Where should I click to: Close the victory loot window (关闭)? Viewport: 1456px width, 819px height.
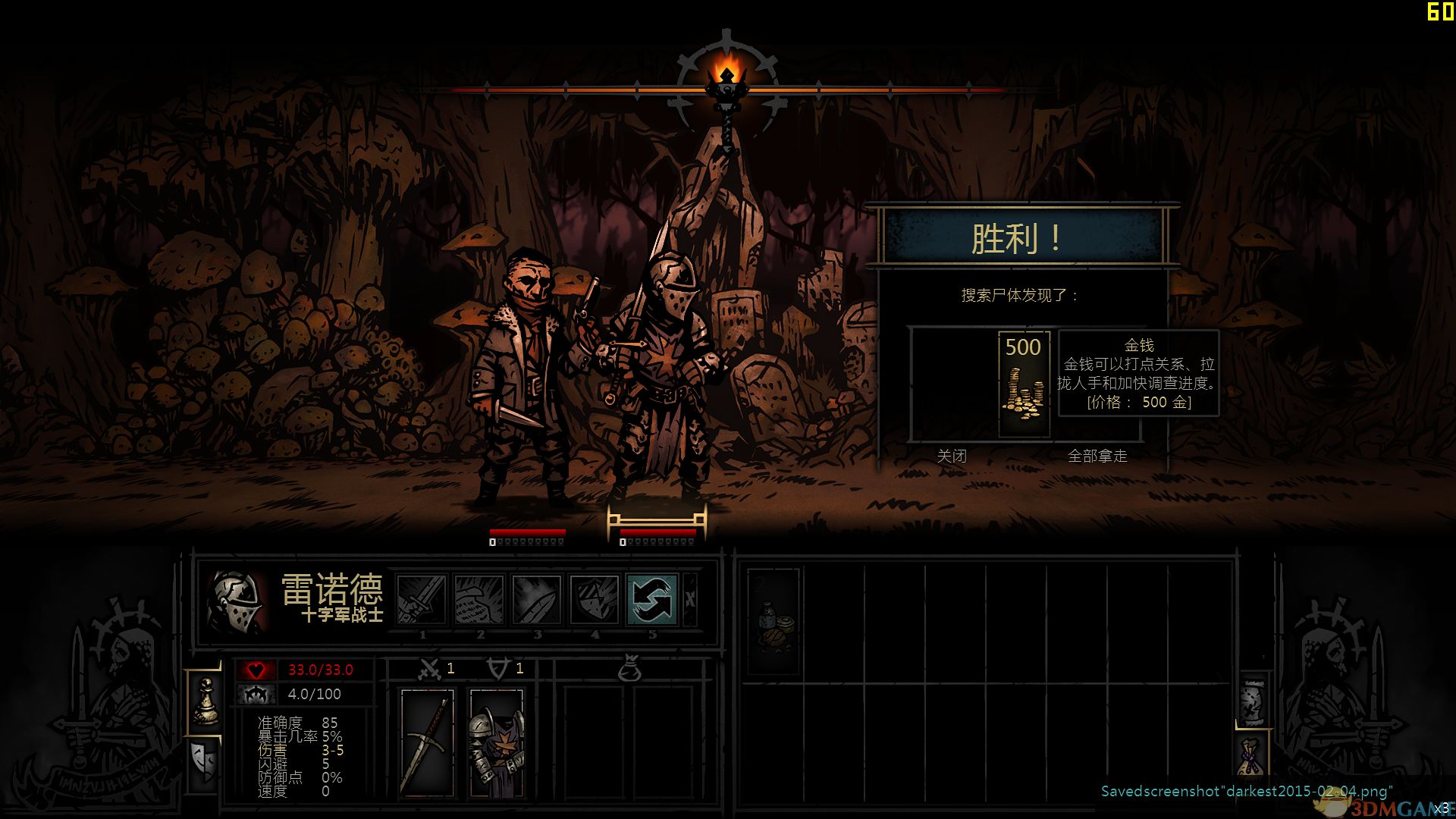pyautogui.click(x=952, y=456)
